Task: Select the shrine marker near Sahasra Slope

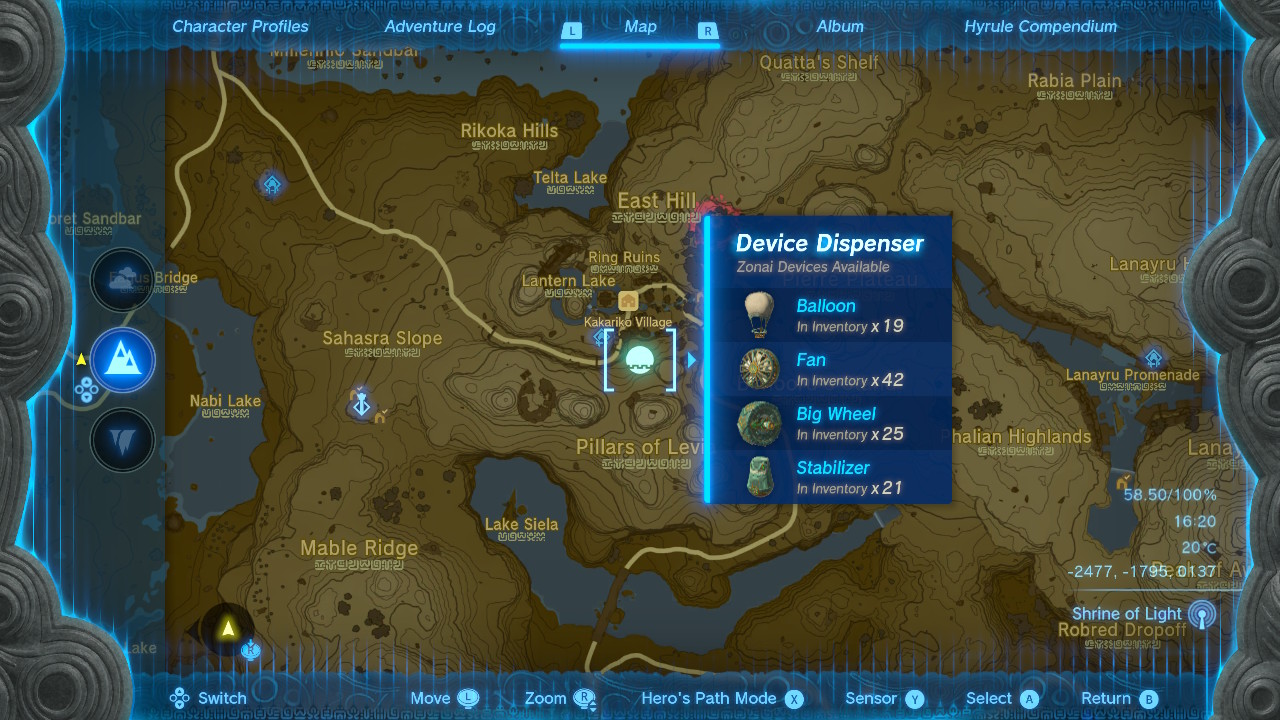Action: coord(362,402)
